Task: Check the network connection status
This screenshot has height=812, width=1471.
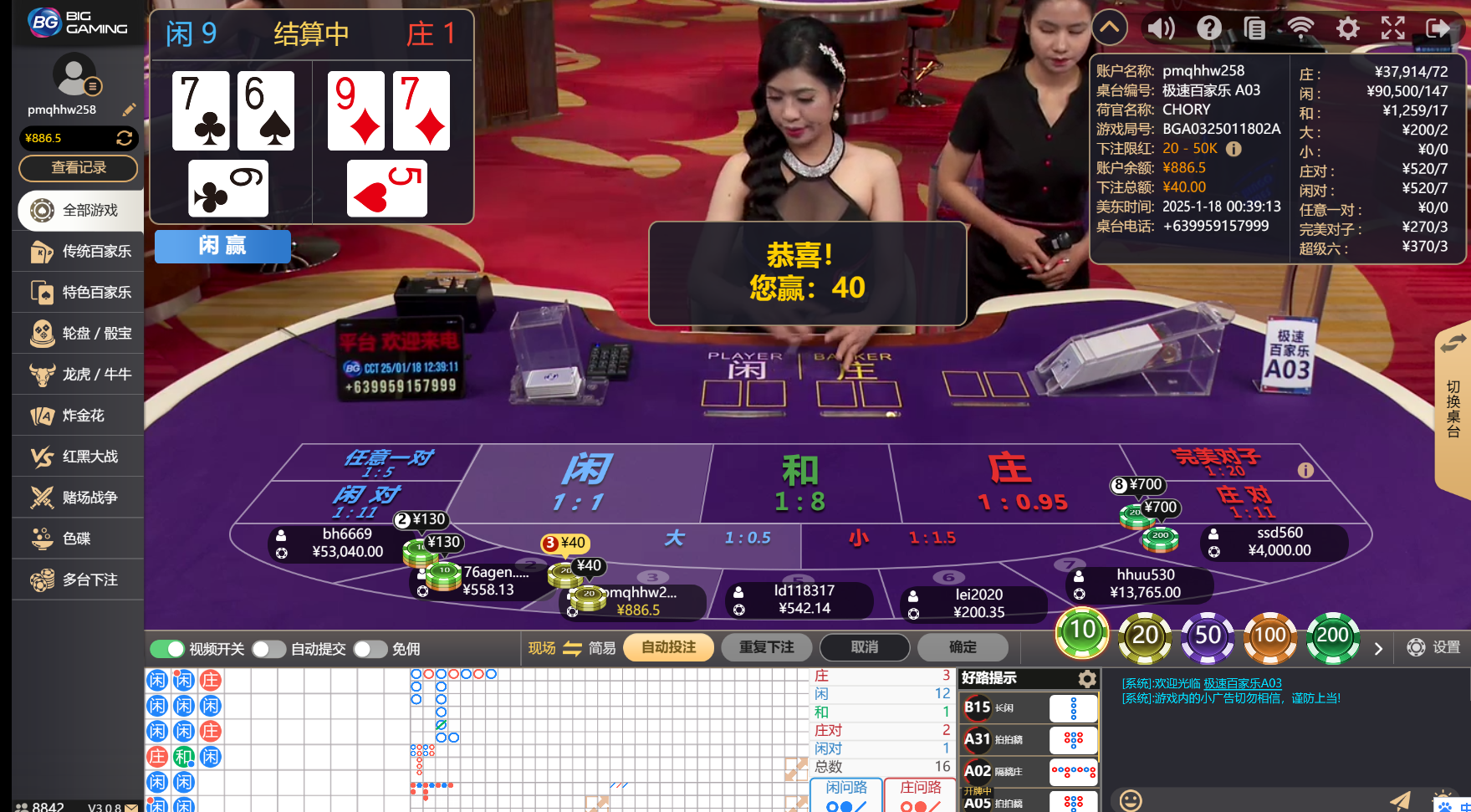Action: click(1302, 28)
